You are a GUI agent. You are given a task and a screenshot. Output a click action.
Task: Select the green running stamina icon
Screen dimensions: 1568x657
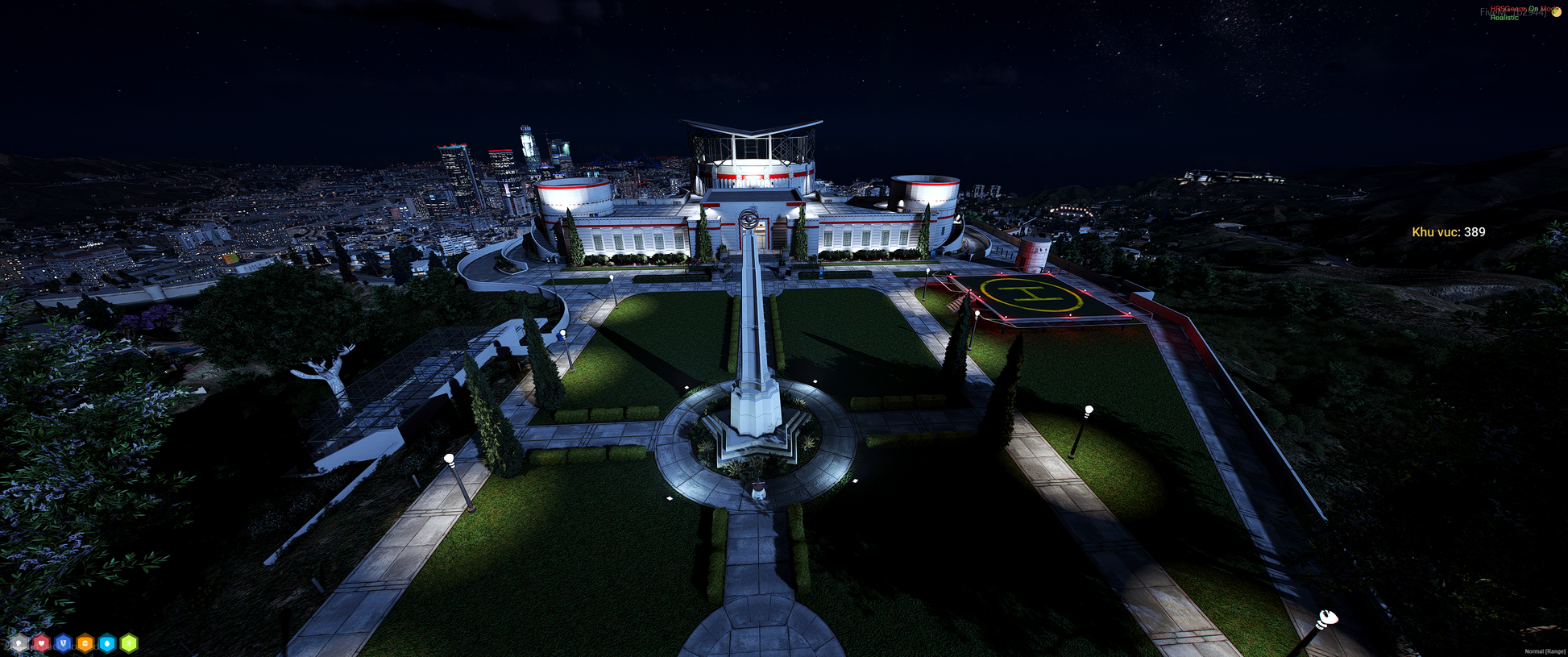click(129, 643)
